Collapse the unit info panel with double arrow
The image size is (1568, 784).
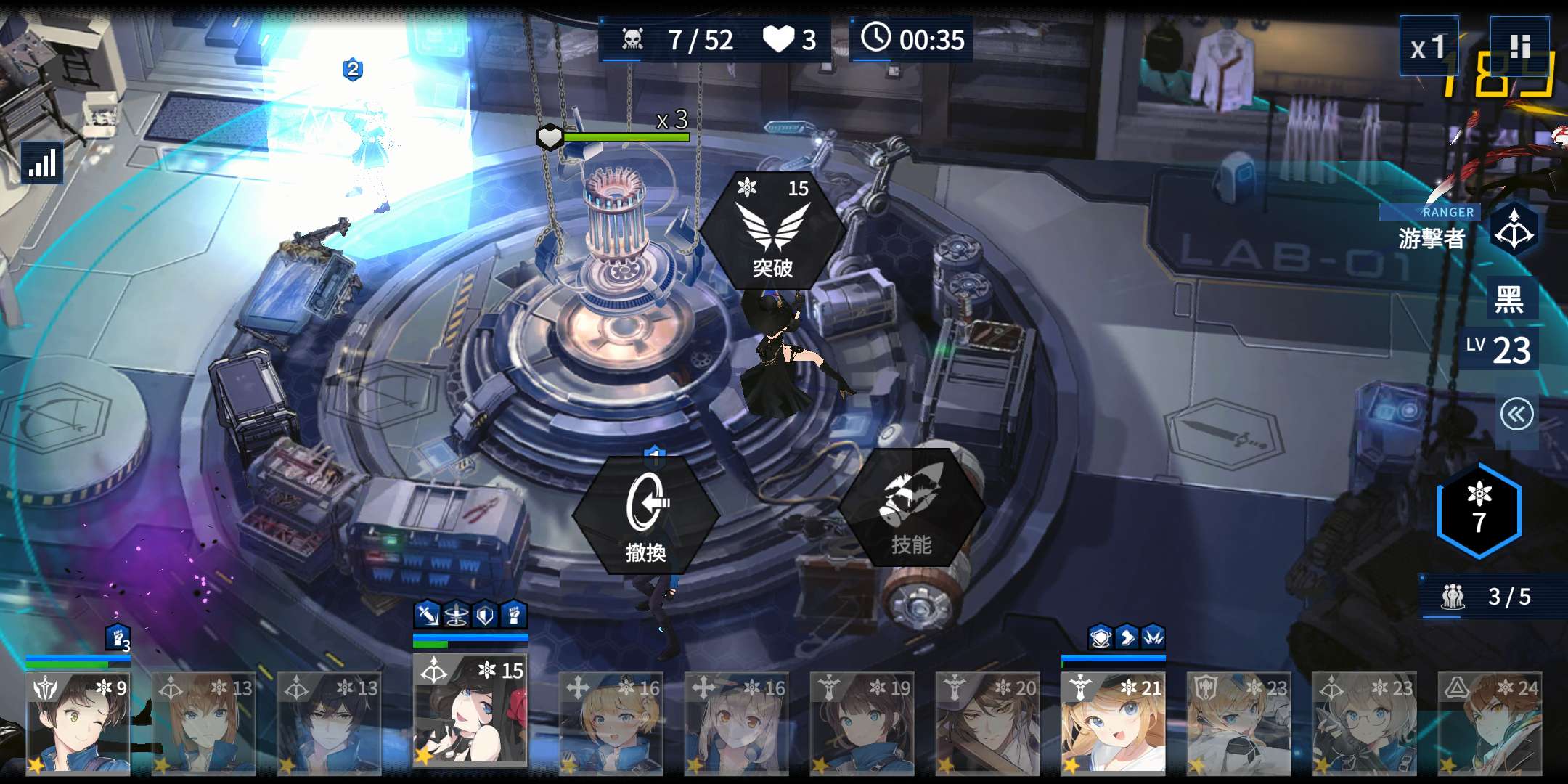(1516, 415)
